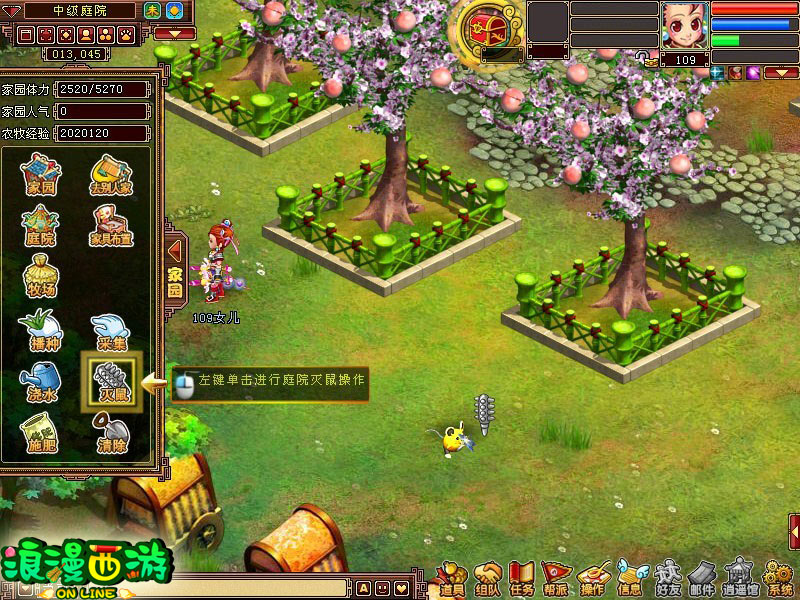This screenshot has width=800, height=600.
Task: Open the 庭院 courtyard option
Action: pos(40,225)
